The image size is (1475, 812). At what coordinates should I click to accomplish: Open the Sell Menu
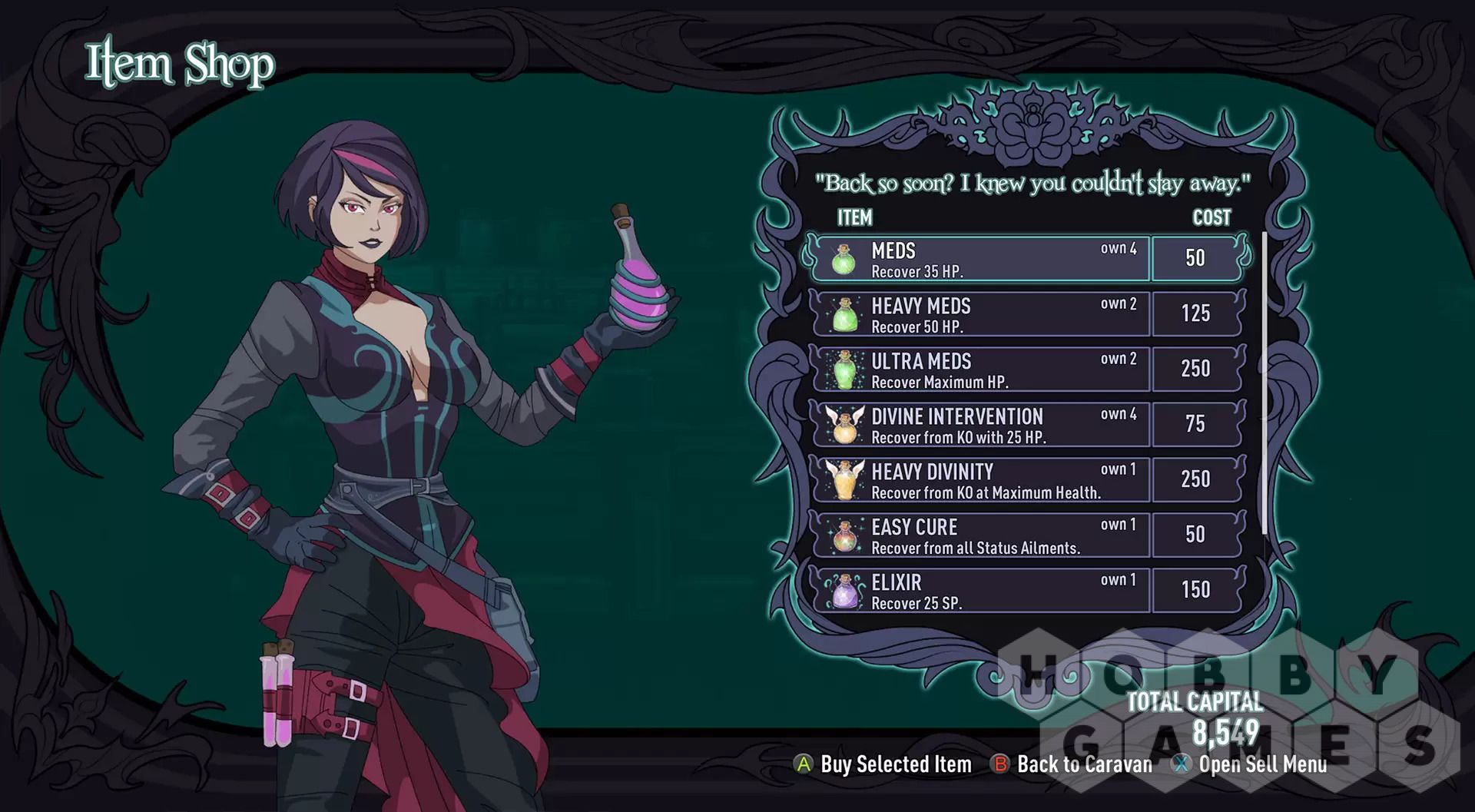(x=1251, y=764)
